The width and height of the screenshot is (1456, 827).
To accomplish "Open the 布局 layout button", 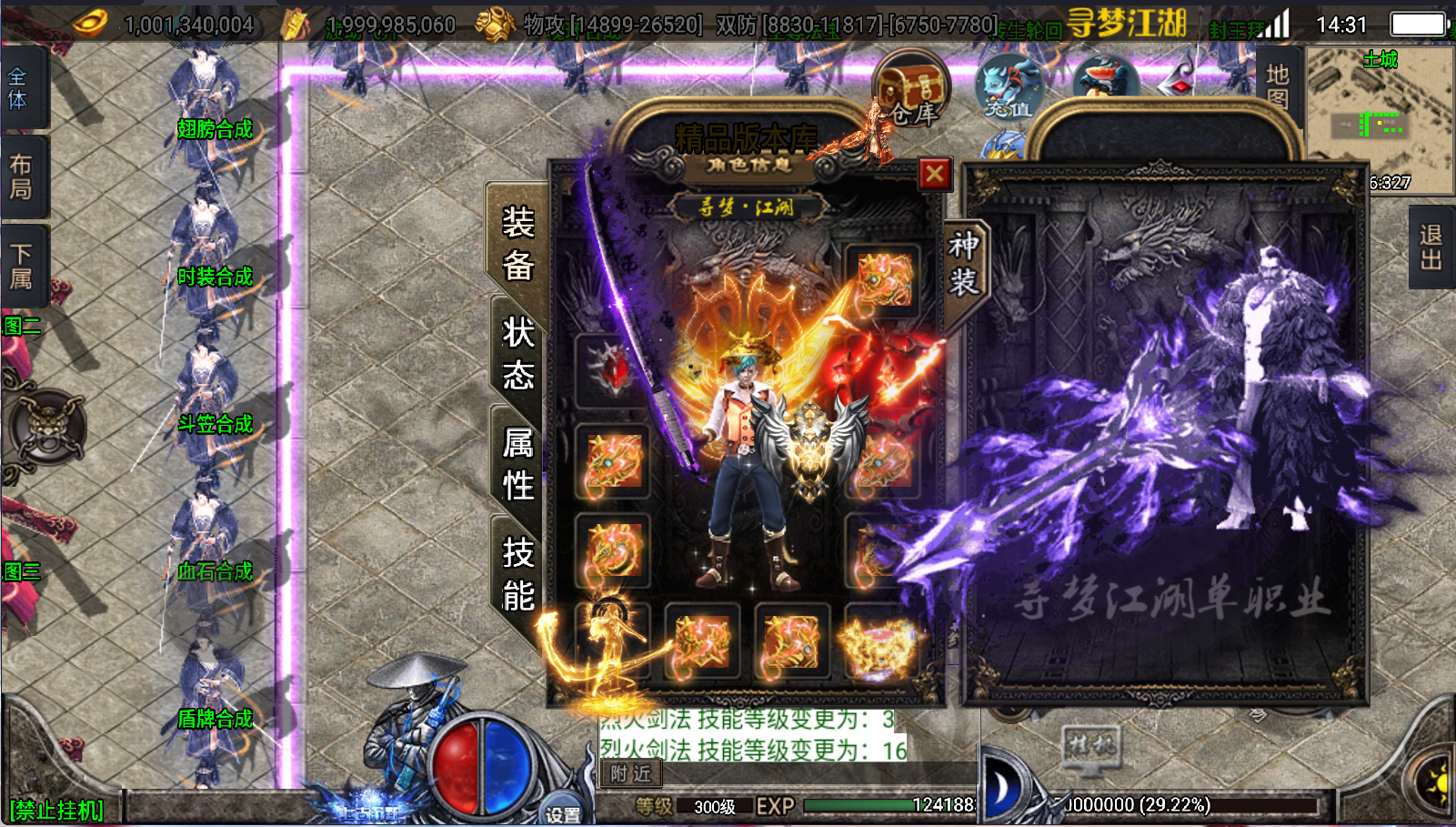I will (20, 176).
